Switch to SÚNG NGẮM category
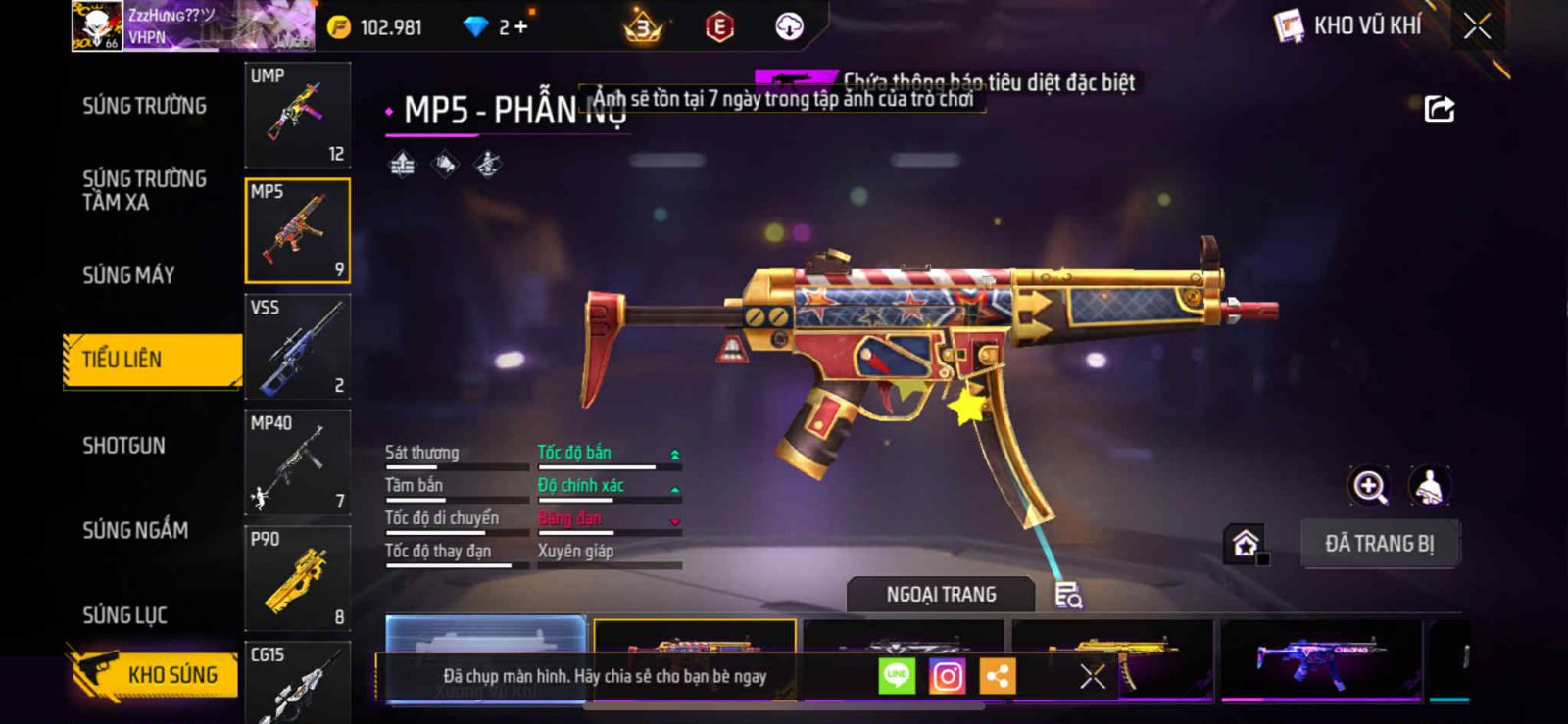 (135, 530)
